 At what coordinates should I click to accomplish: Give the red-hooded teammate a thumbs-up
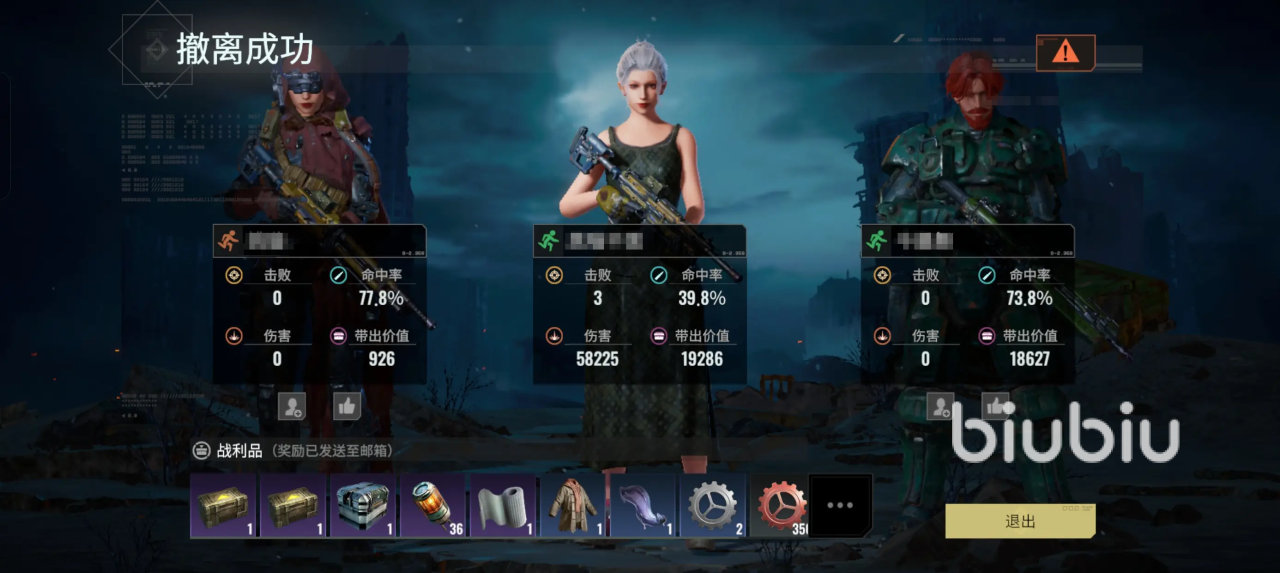tap(347, 405)
